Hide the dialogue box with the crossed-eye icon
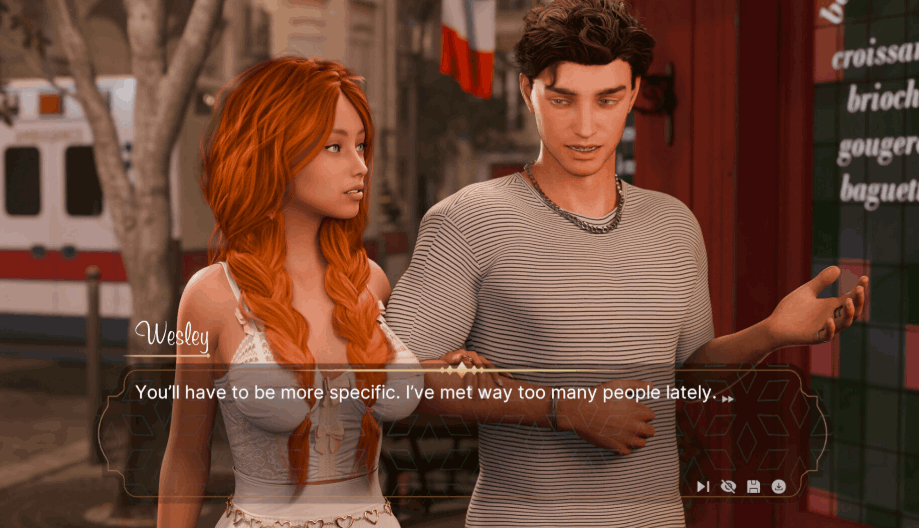 (728, 486)
